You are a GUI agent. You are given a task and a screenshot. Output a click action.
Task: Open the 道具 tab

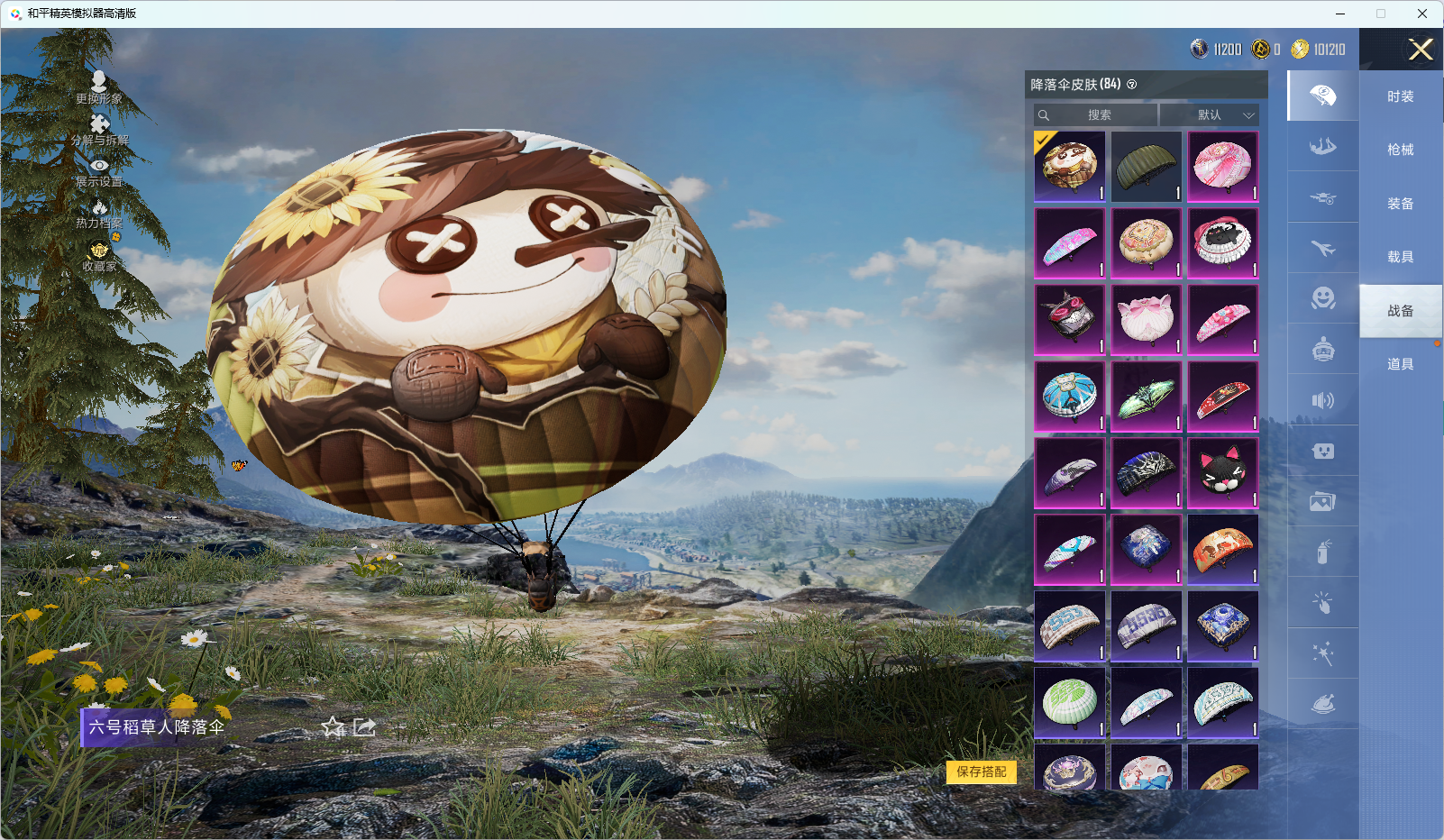click(1400, 364)
